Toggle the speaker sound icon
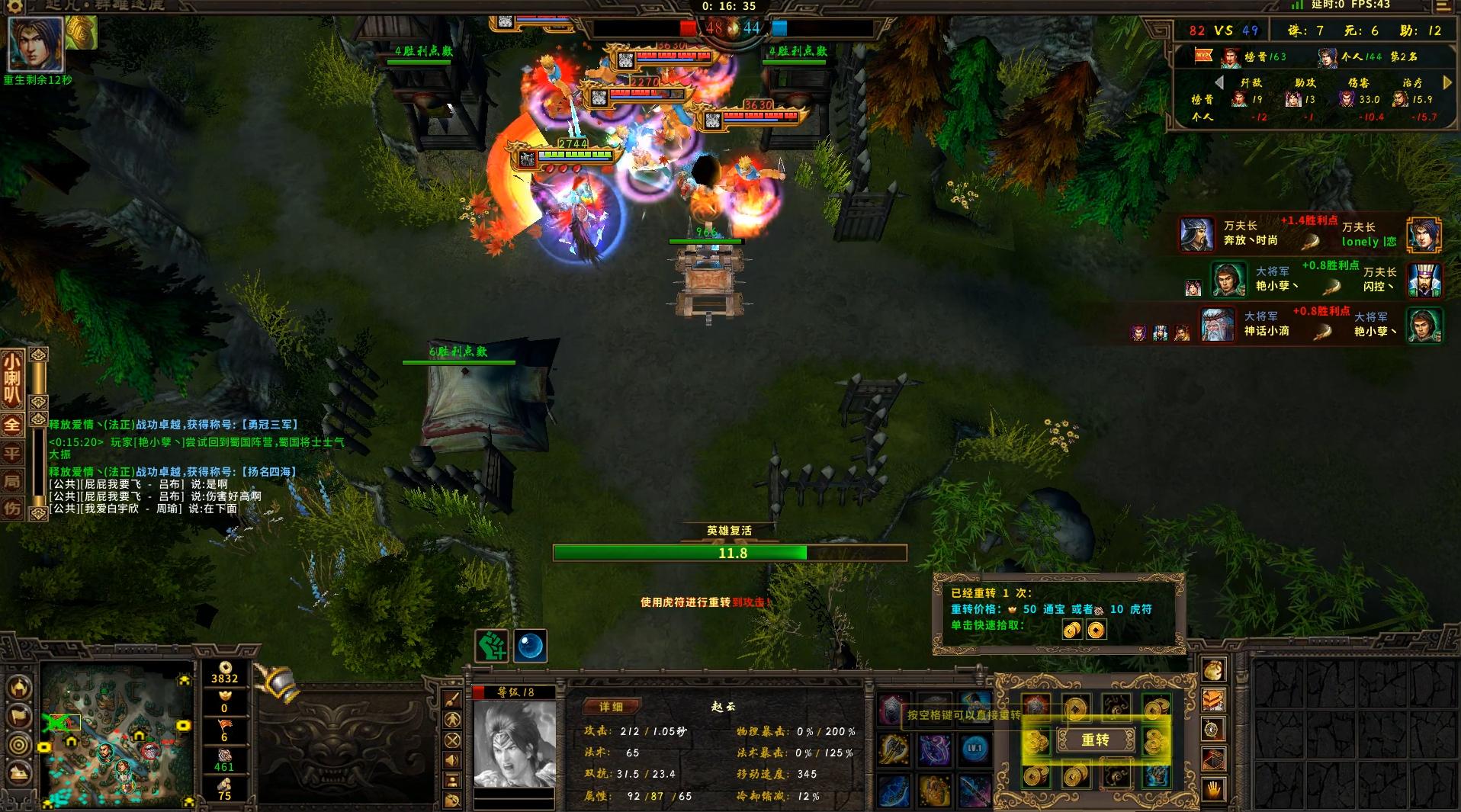 [x=452, y=760]
